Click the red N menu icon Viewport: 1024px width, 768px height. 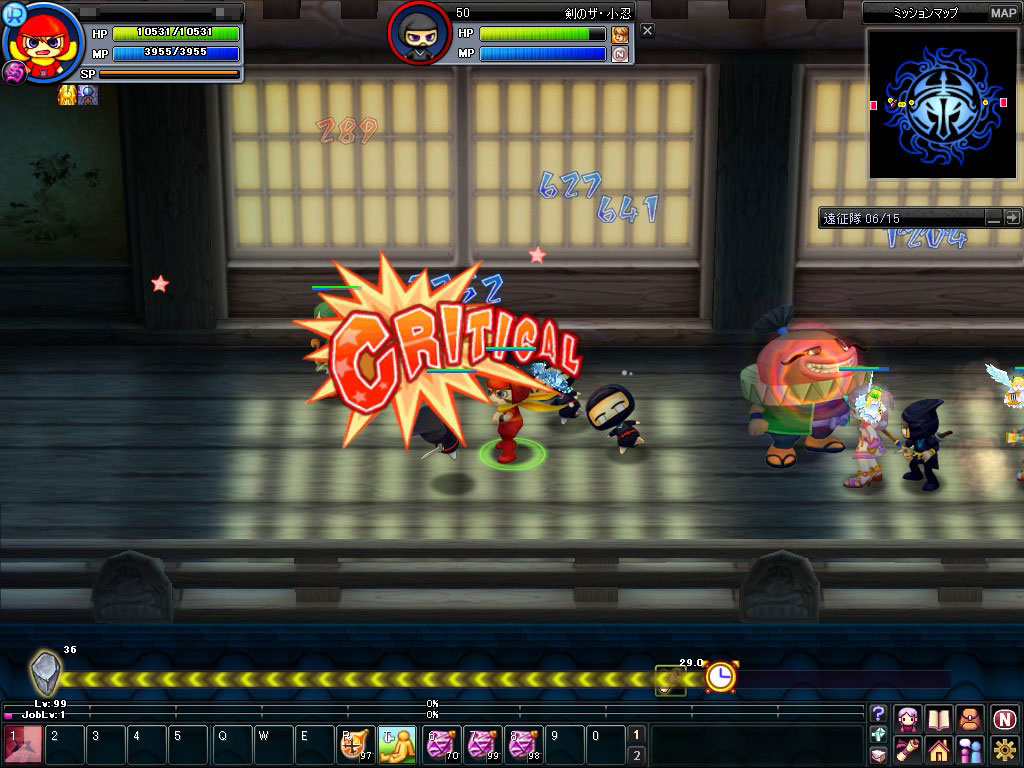click(x=1004, y=718)
